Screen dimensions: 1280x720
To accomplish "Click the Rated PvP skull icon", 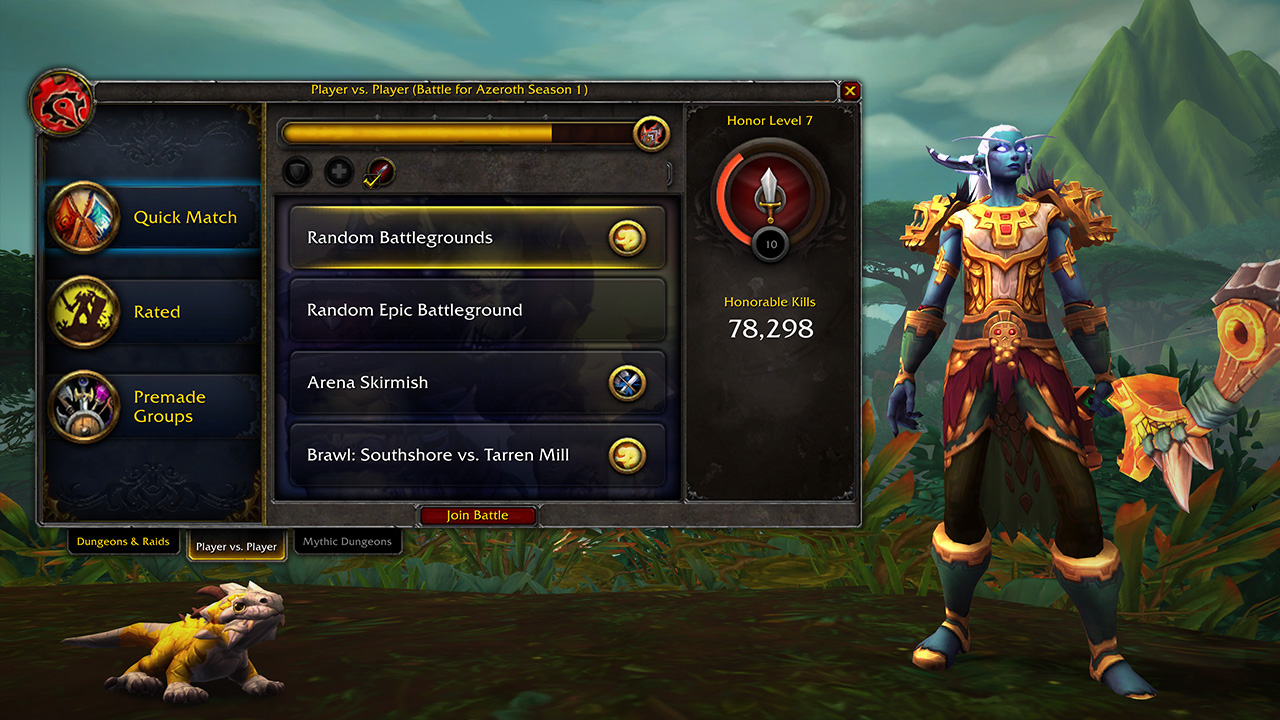I will [x=85, y=311].
